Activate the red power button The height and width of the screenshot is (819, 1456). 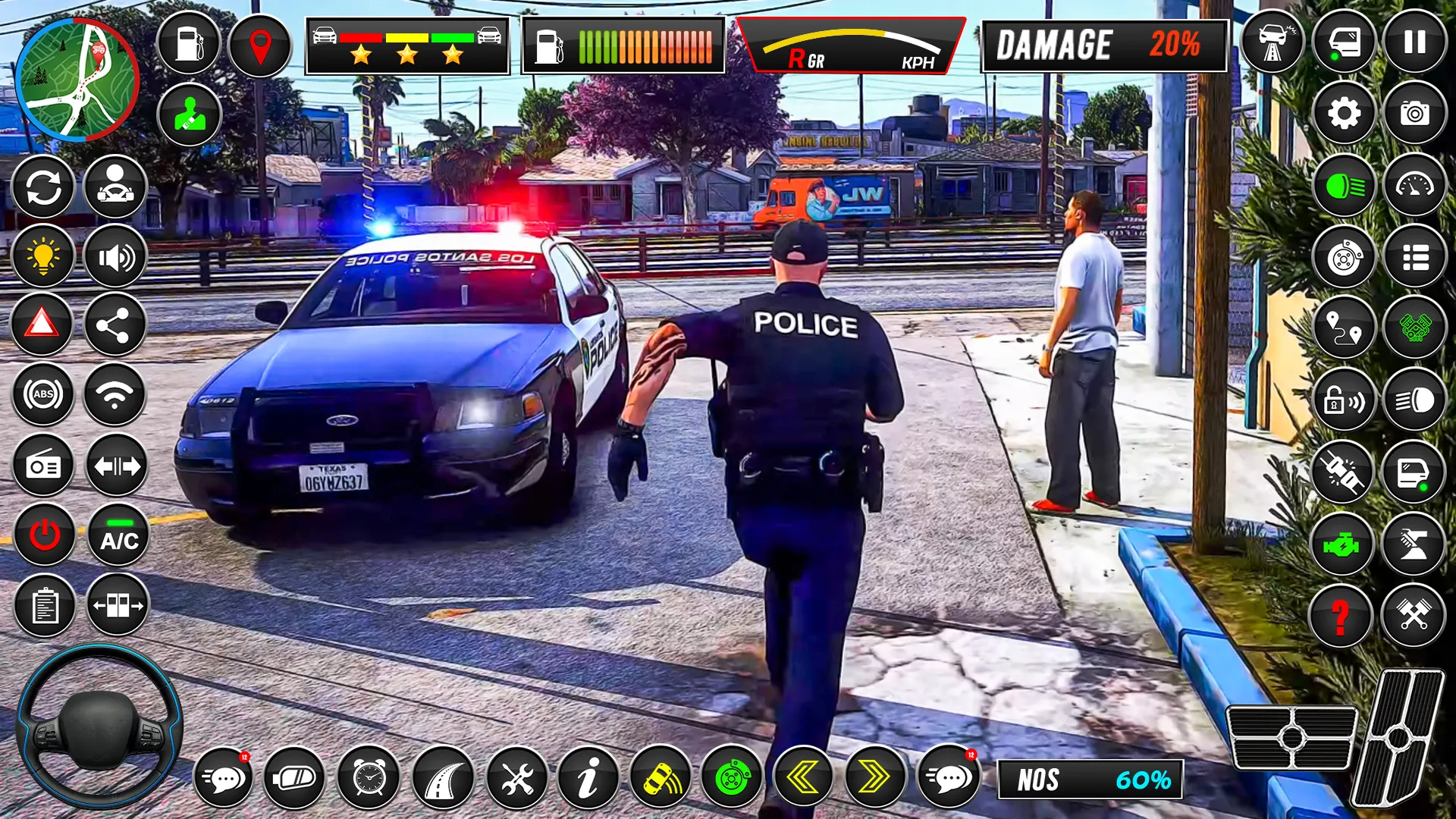pyautogui.click(x=44, y=535)
